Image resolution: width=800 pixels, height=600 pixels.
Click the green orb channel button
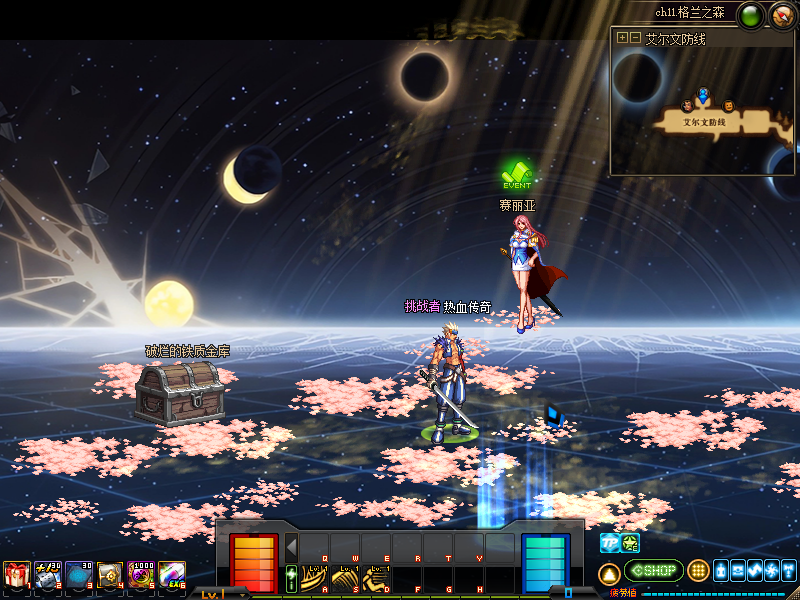coord(750,15)
